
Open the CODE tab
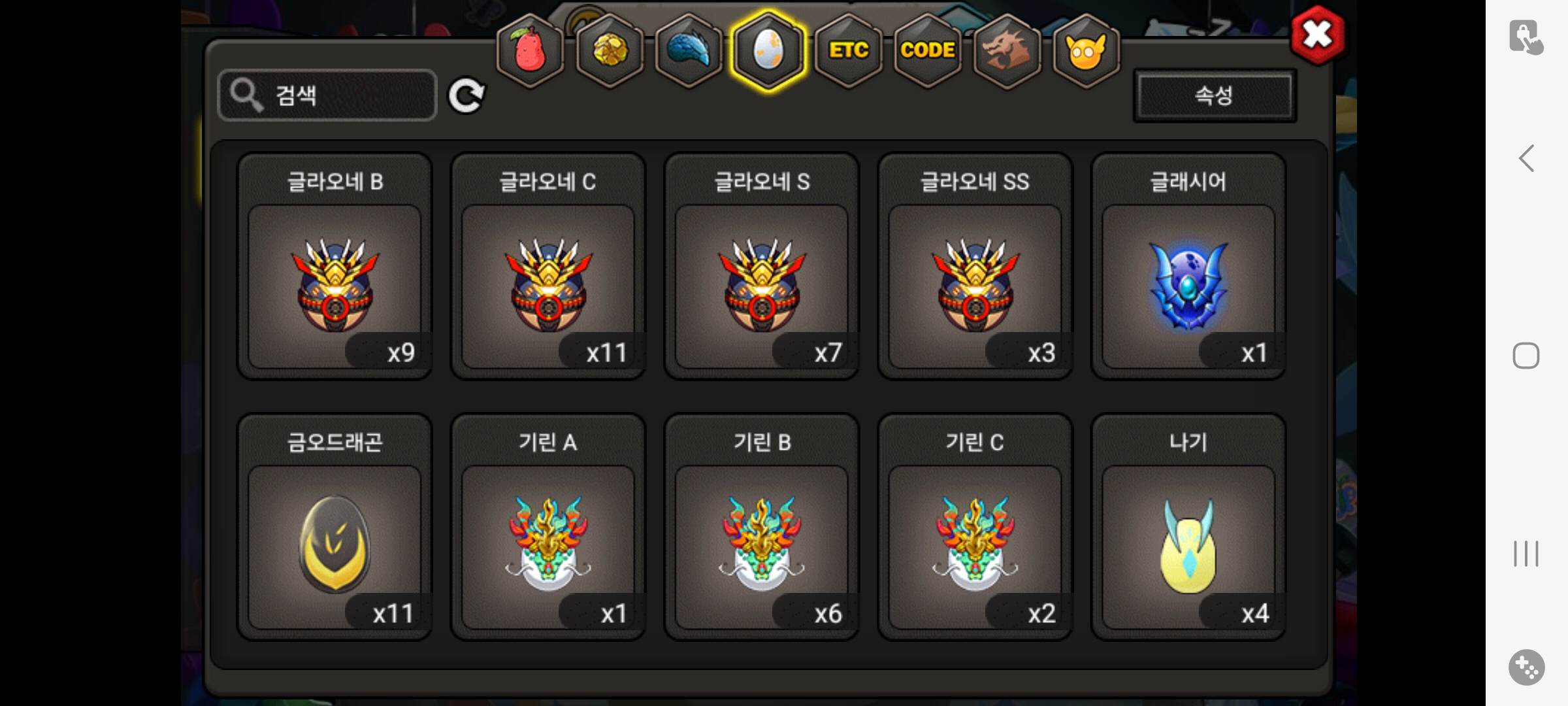(928, 50)
